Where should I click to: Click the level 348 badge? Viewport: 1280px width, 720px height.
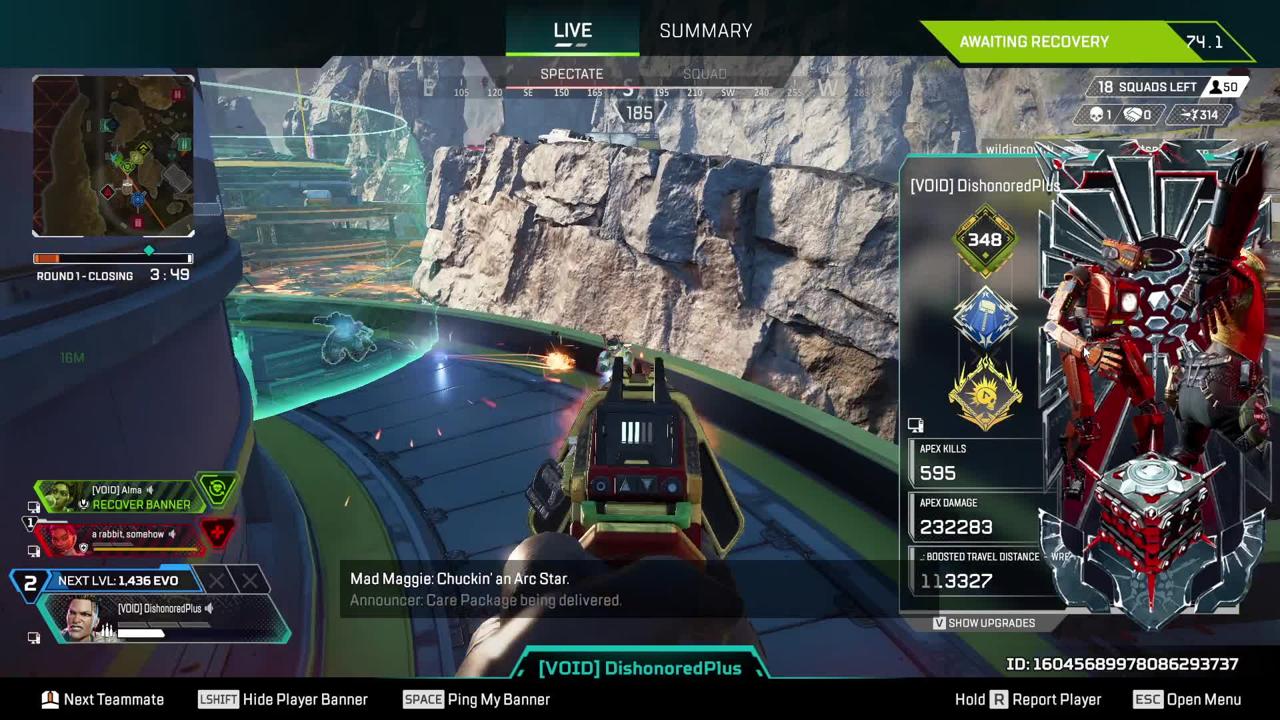pyautogui.click(x=985, y=240)
